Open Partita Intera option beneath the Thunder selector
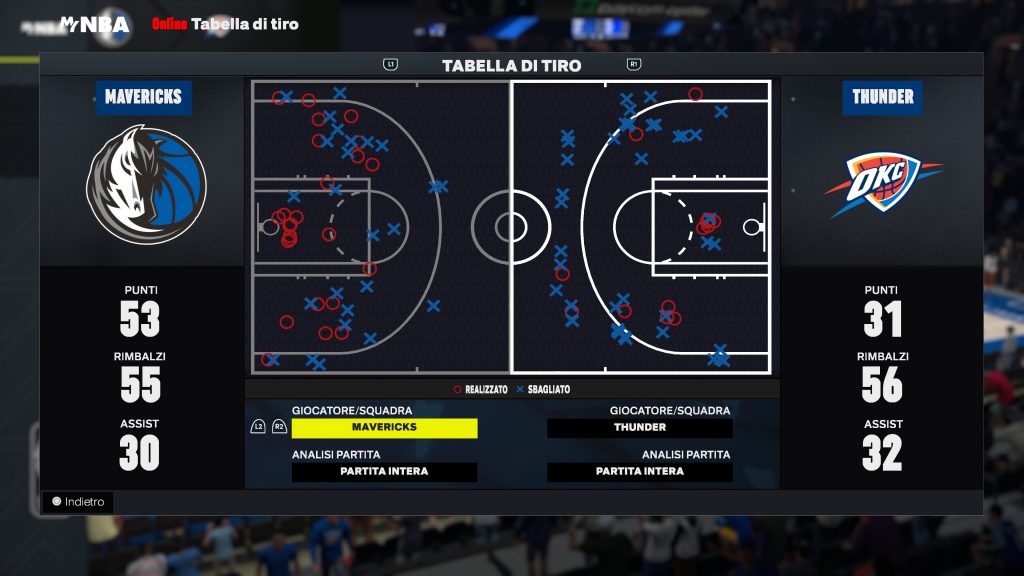The height and width of the screenshot is (576, 1024). pyautogui.click(x=640, y=472)
